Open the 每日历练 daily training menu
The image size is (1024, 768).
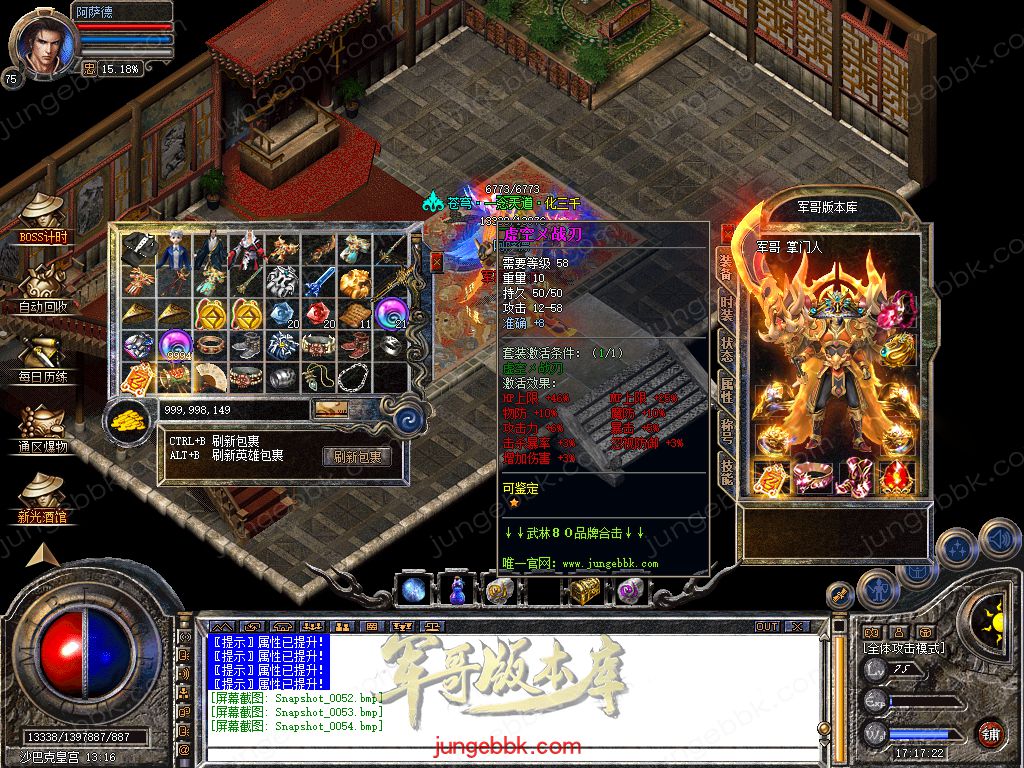coord(43,358)
